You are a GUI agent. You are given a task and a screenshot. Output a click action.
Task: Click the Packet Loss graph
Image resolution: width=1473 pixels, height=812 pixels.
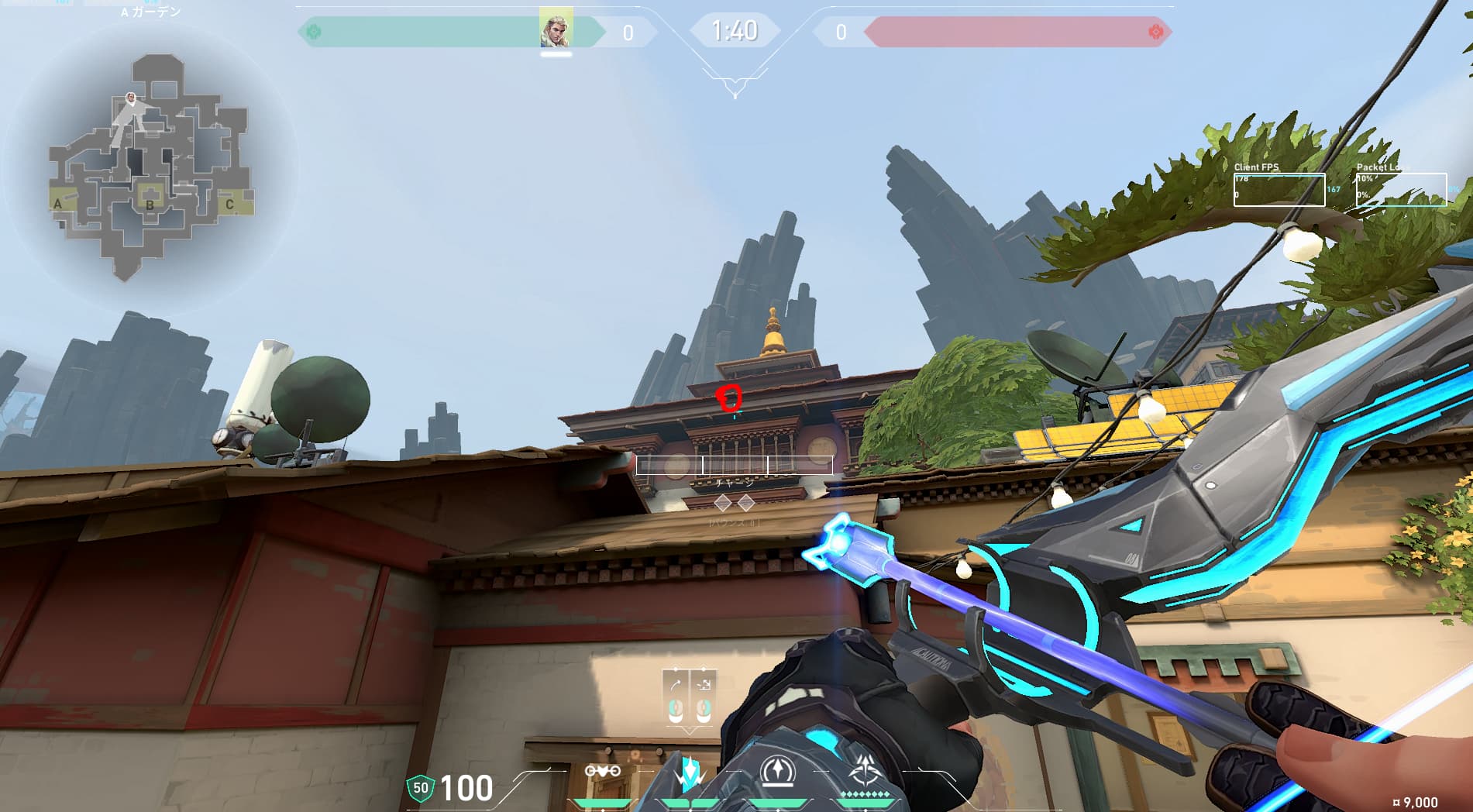[1401, 190]
